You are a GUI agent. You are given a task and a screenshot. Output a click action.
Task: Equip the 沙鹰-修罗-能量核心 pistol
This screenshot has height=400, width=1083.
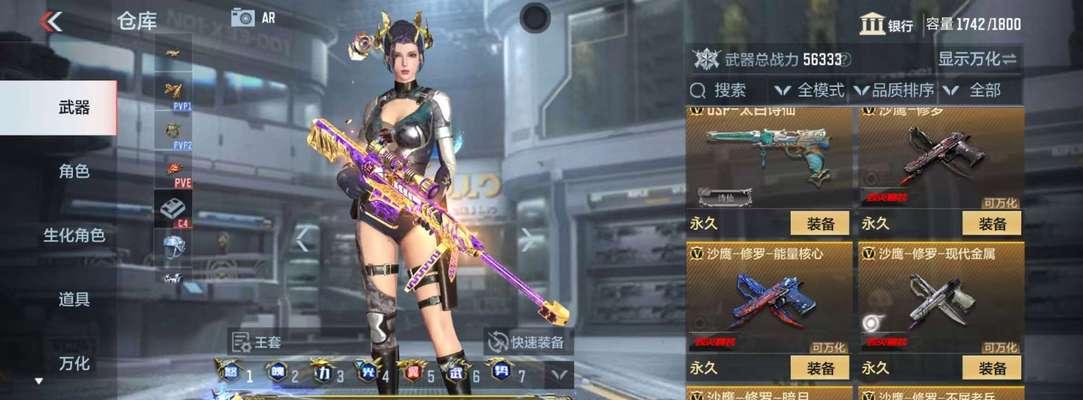tap(820, 367)
